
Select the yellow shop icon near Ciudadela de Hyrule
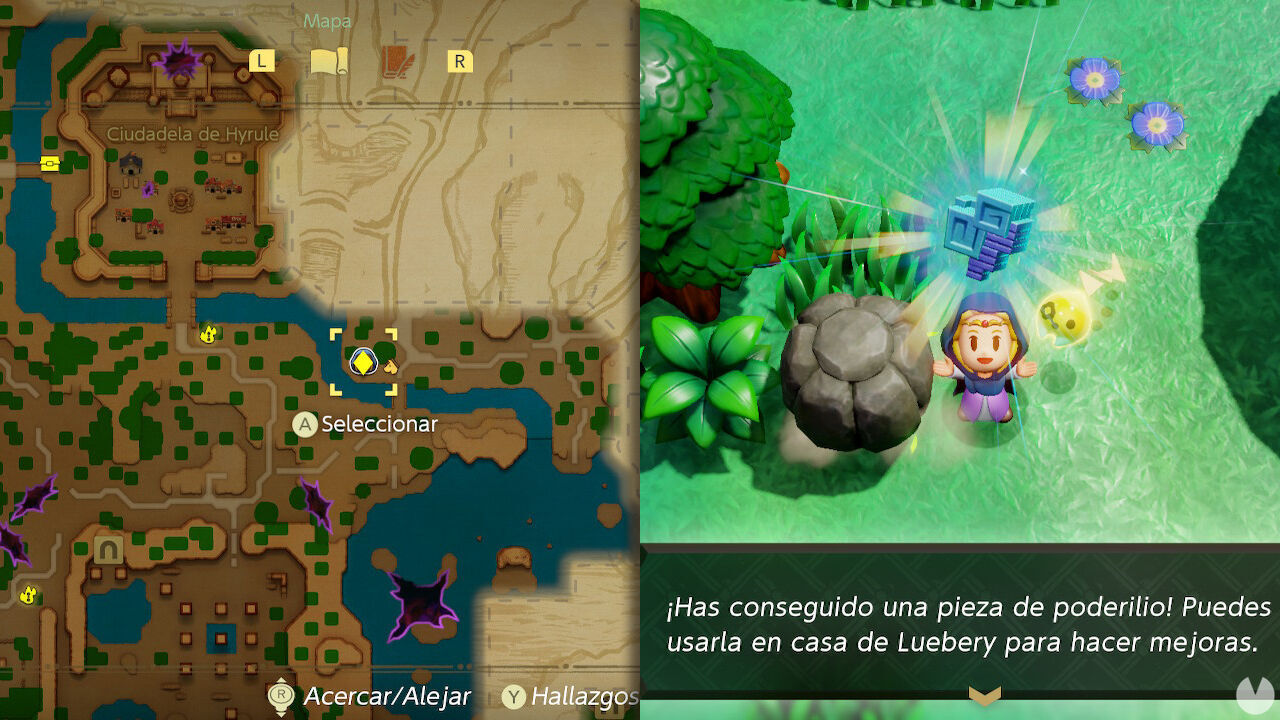48,161
